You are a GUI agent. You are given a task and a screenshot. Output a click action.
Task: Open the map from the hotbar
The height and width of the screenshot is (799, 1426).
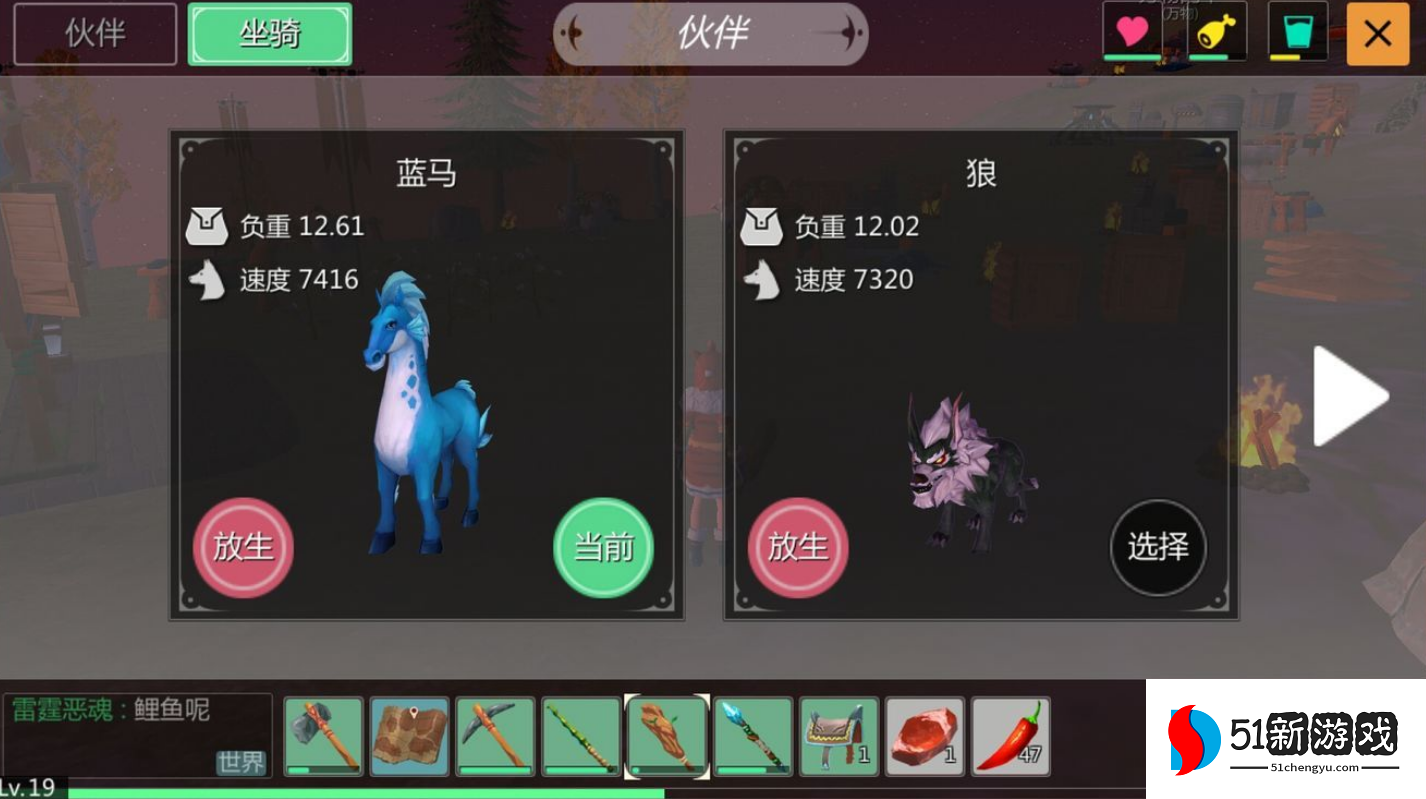(408, 737)
